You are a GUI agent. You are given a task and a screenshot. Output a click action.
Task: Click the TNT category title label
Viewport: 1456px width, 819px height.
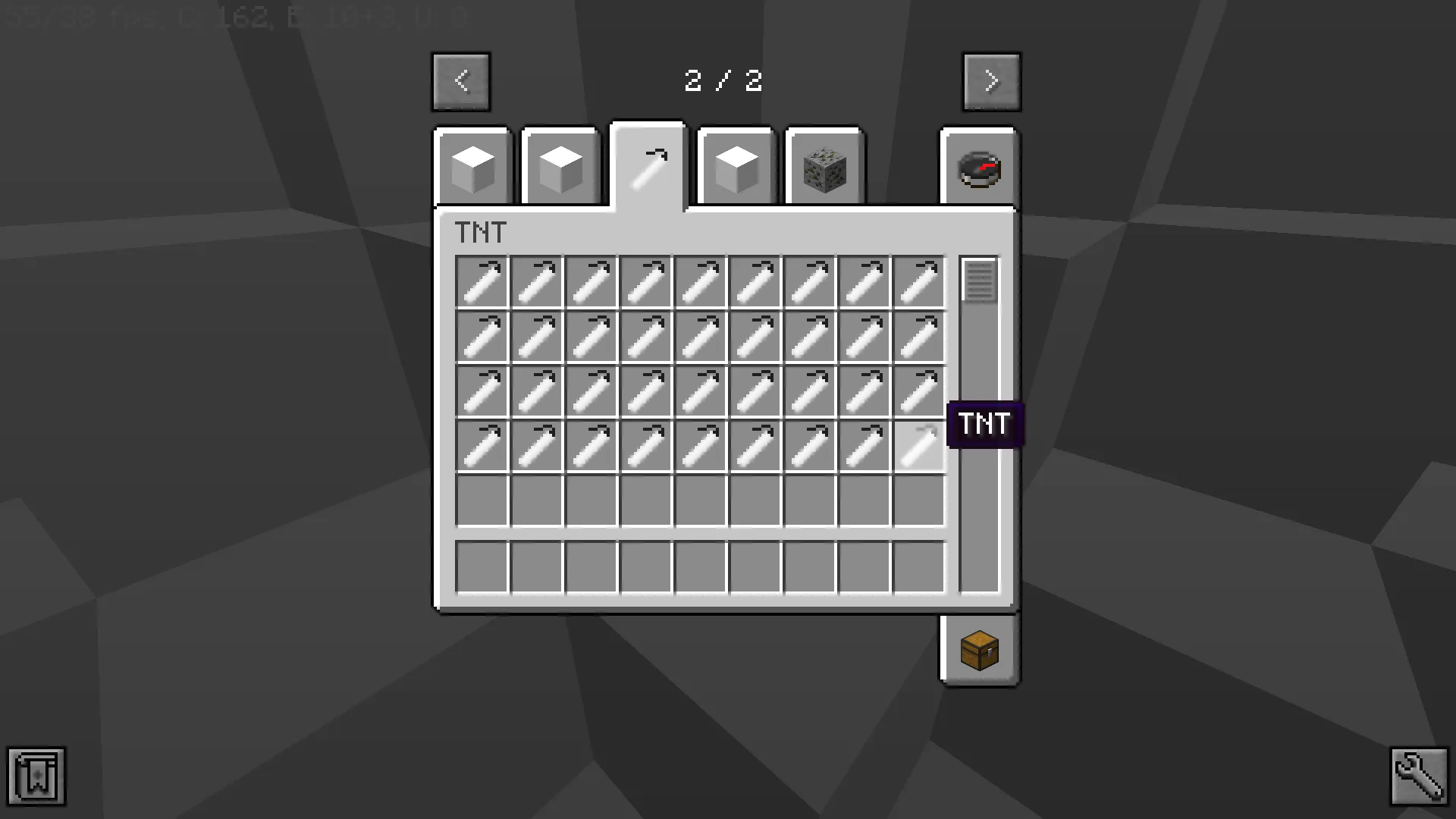point(480,233)
